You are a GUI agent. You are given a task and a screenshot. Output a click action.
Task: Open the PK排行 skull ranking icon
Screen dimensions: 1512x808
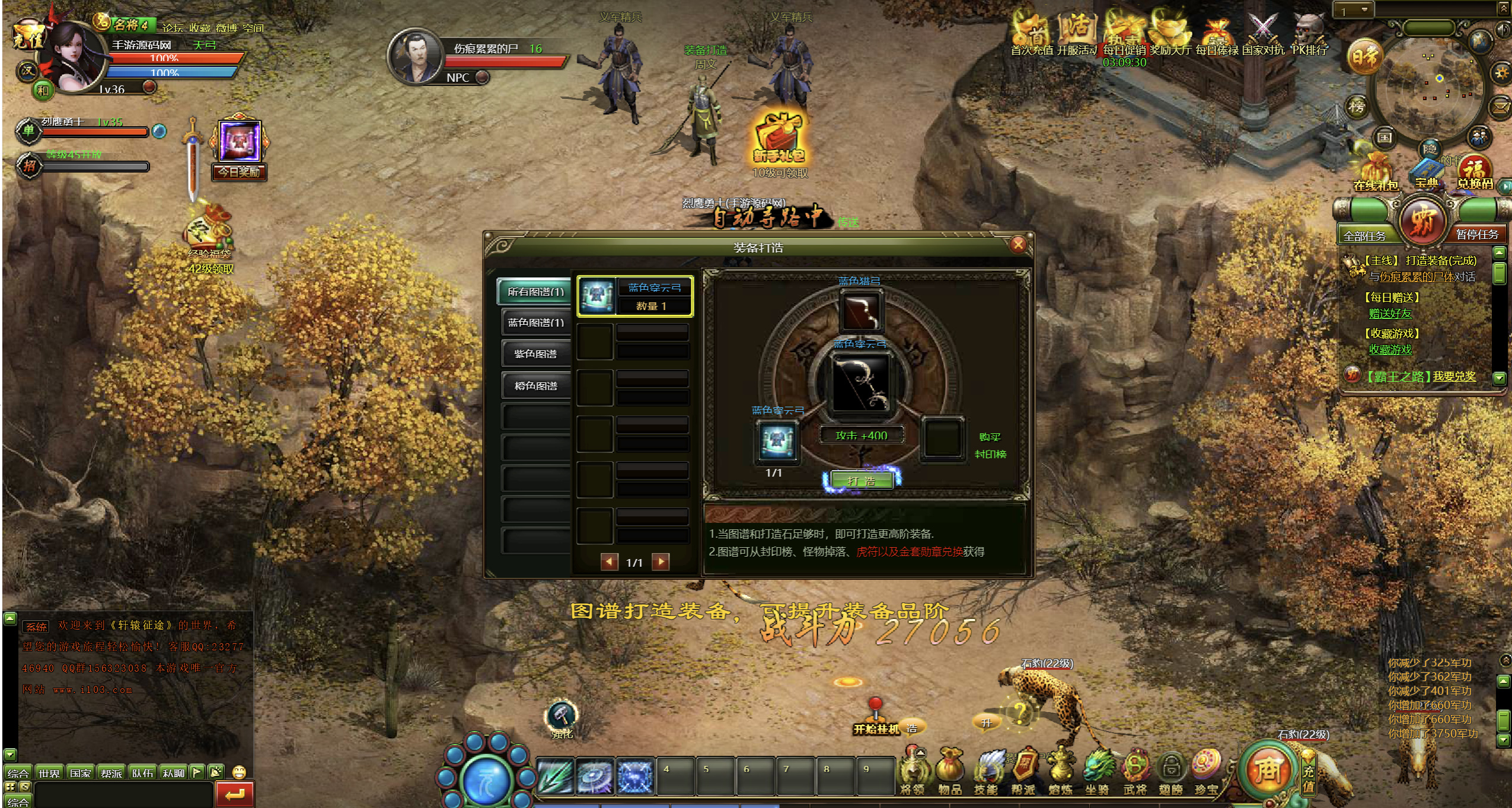(x=1309, y=34)
